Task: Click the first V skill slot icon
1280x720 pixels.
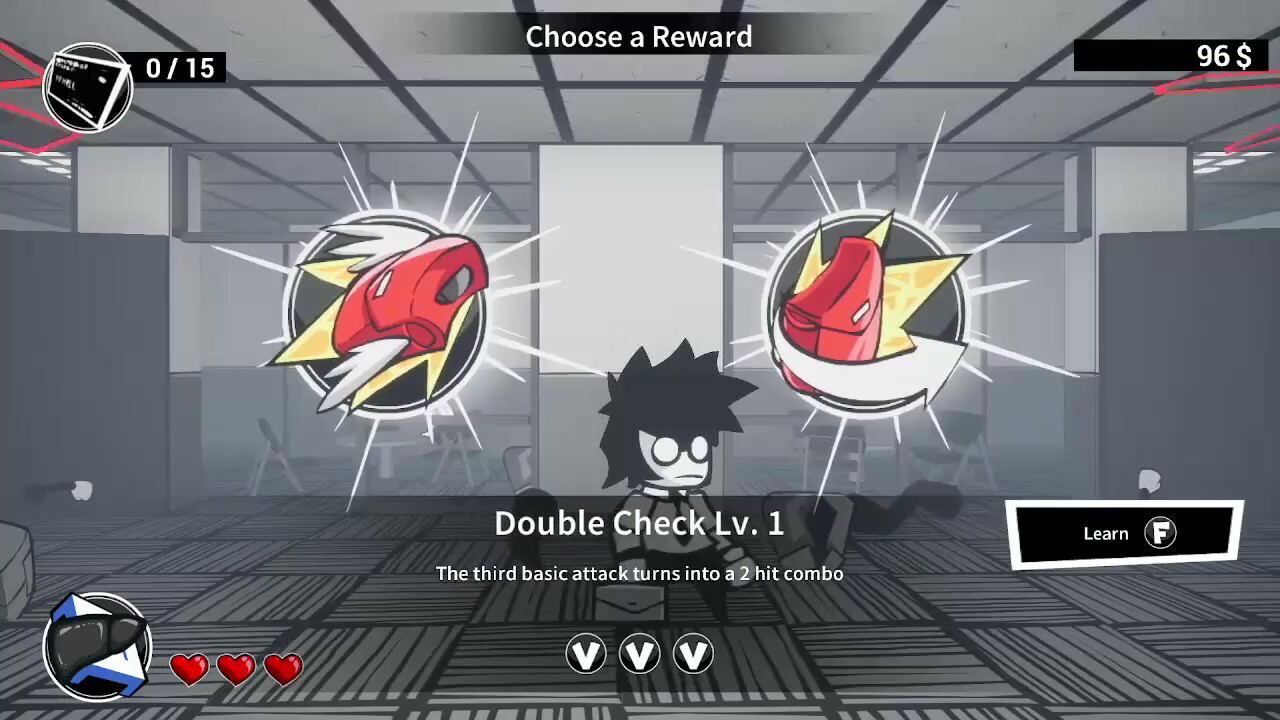Action: pyautogui.click(x=586, y=654)
